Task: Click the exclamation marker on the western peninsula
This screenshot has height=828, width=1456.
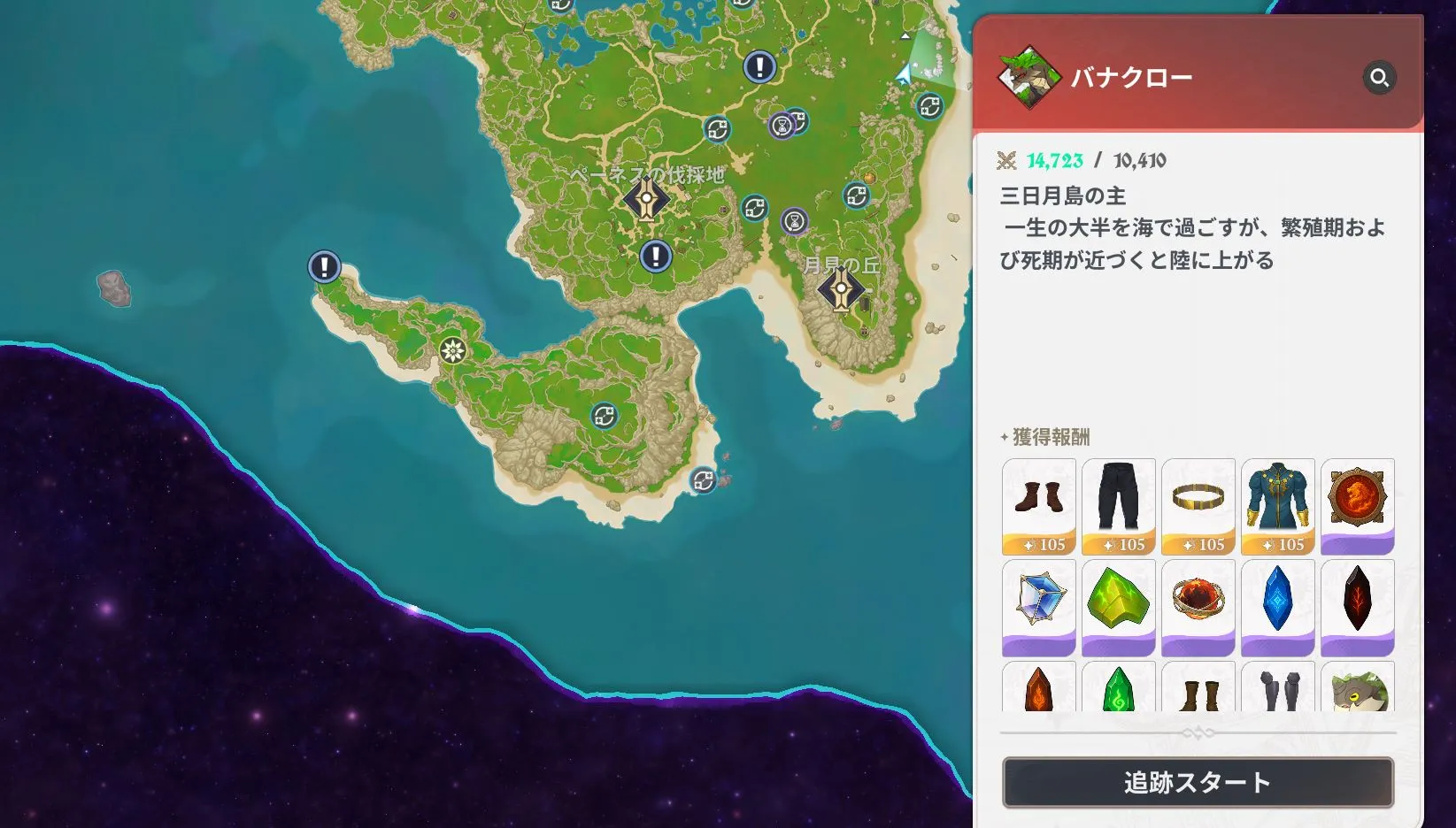Action: click(323, 267)
